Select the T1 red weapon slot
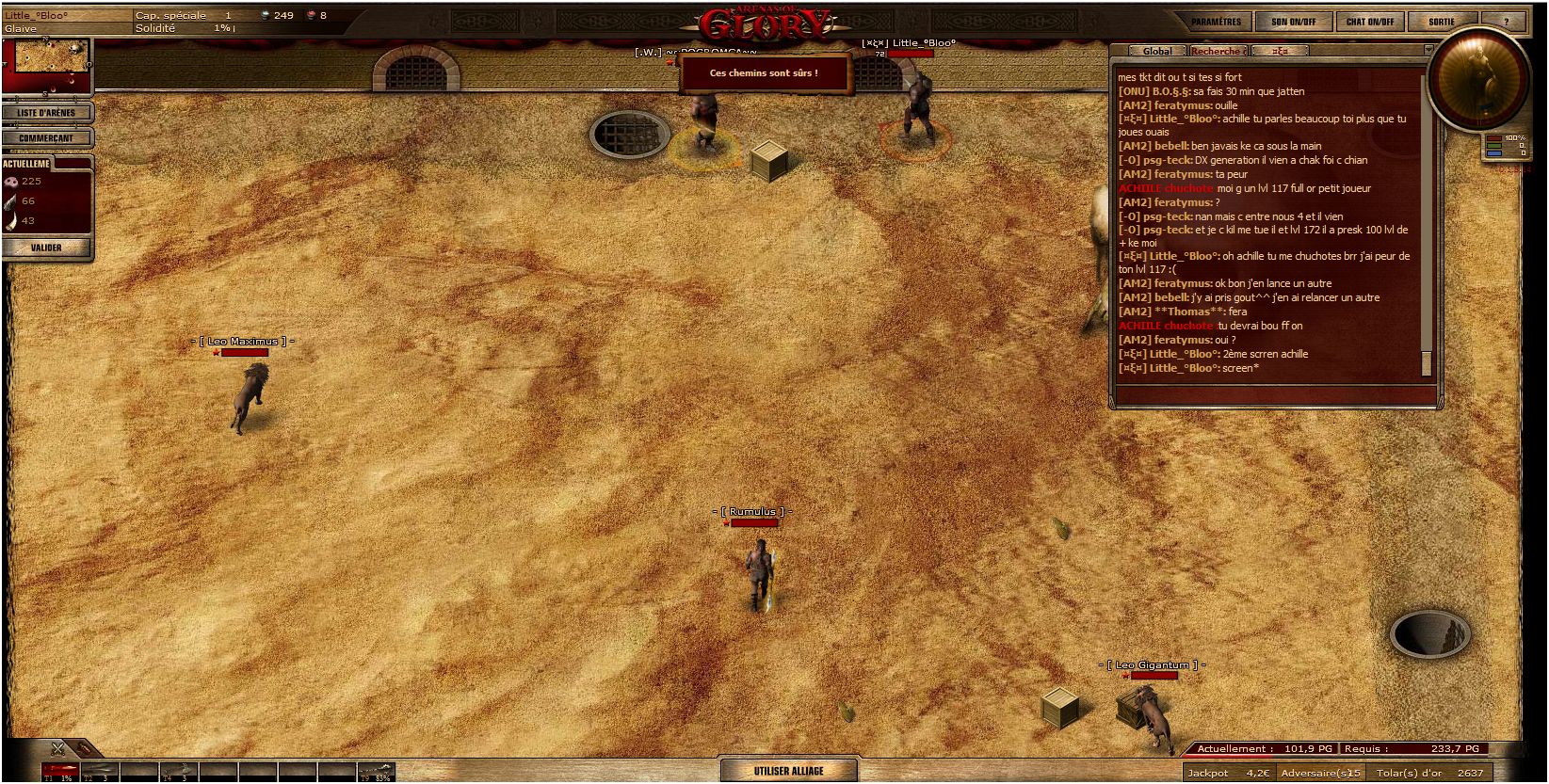The height and width of the screenshot is (784, 1549). [60, 772]
